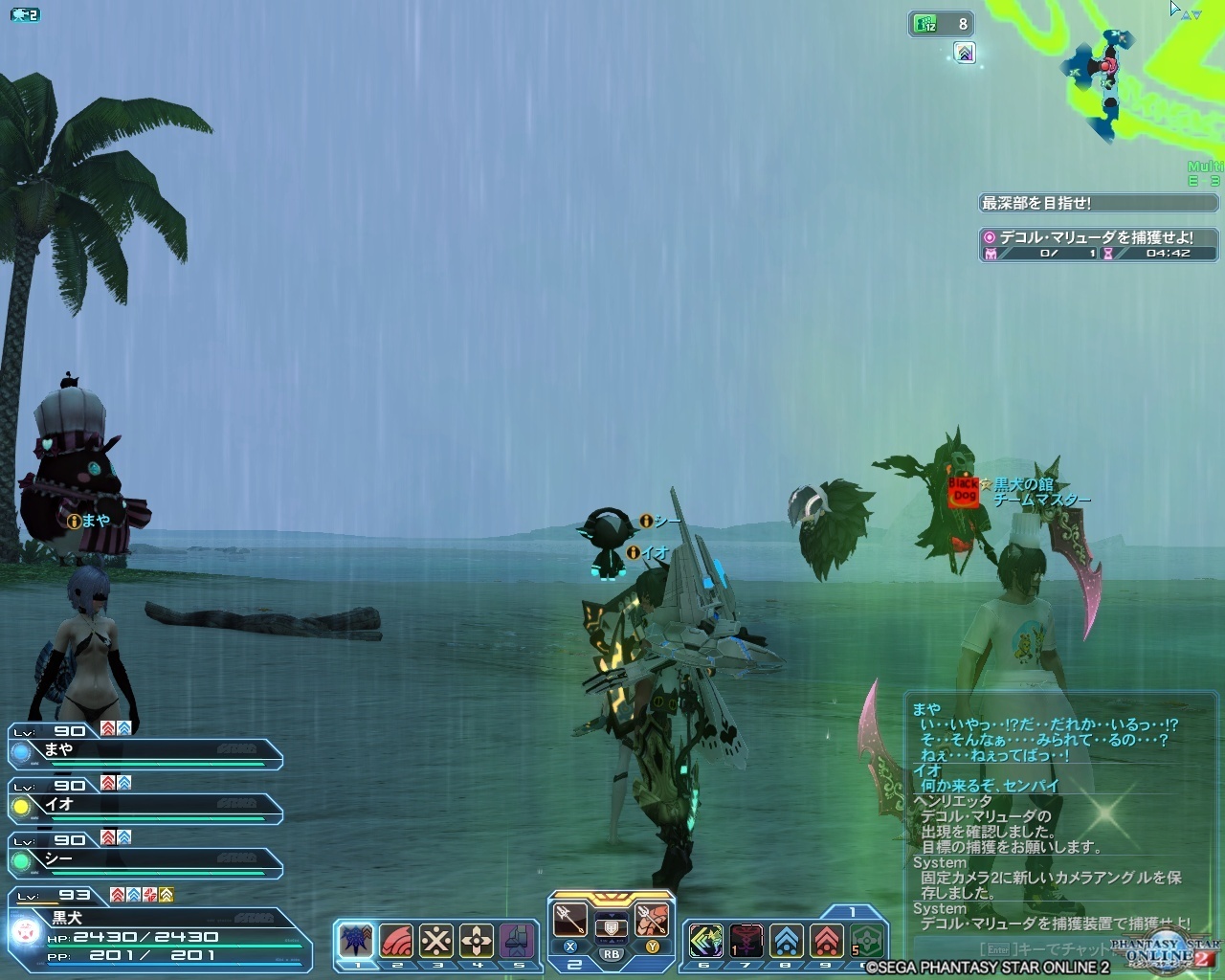The height and width of the screenshot is (980, 1225).
Task: Select the purple blocks icon in slot 5
Action: 517,940
